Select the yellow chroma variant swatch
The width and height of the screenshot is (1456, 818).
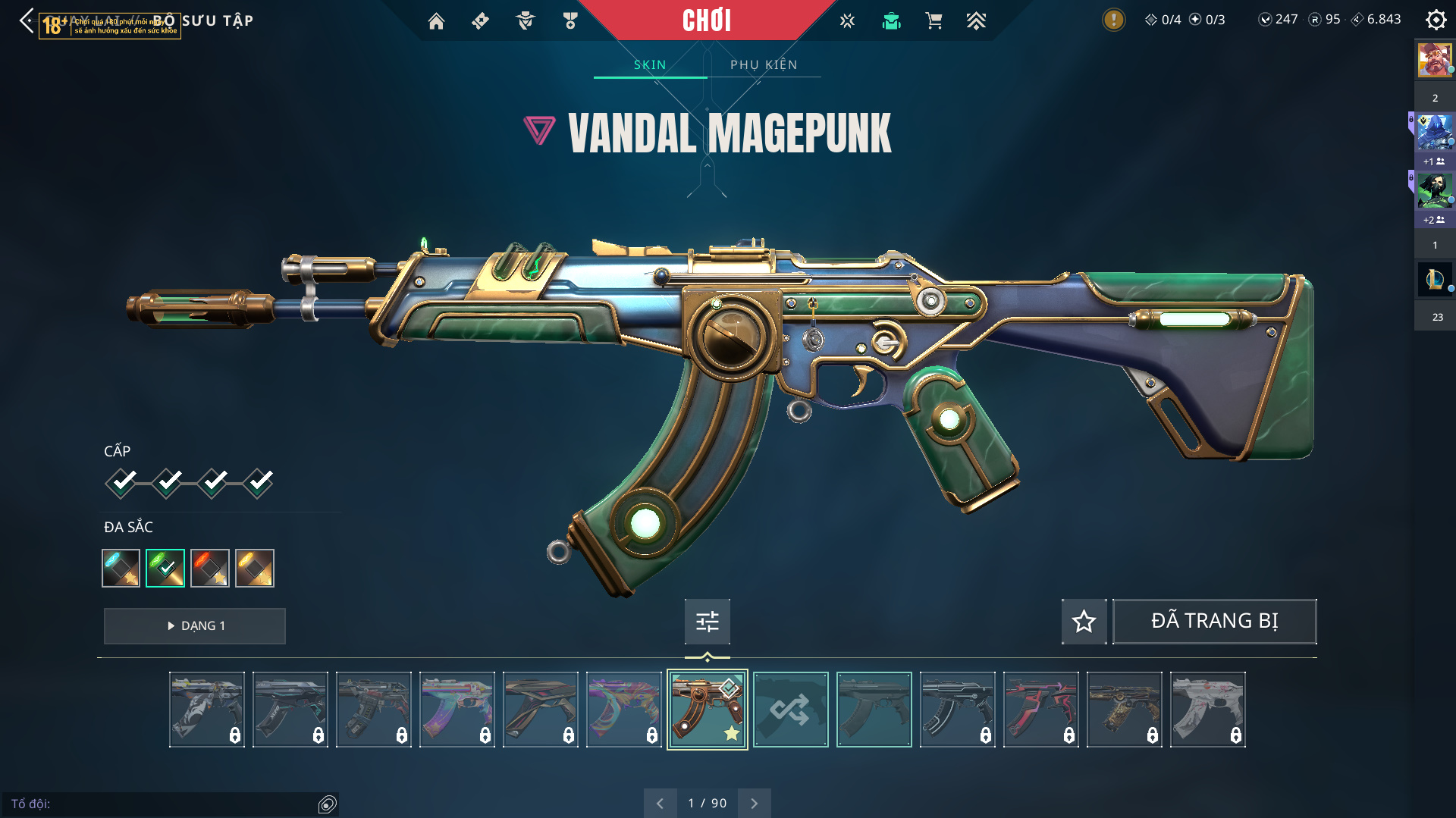[255, 568]
